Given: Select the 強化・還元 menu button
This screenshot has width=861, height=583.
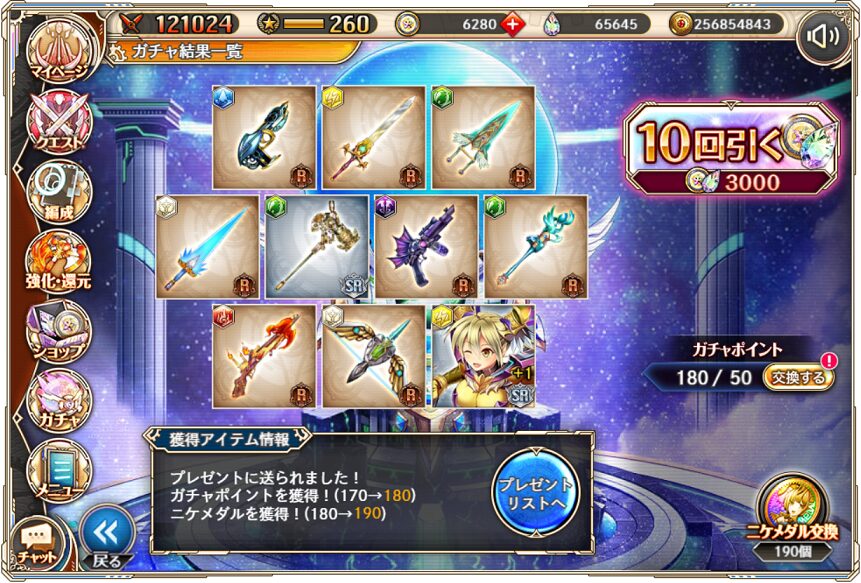Looking at the screenshot, I should coord(59,262).
